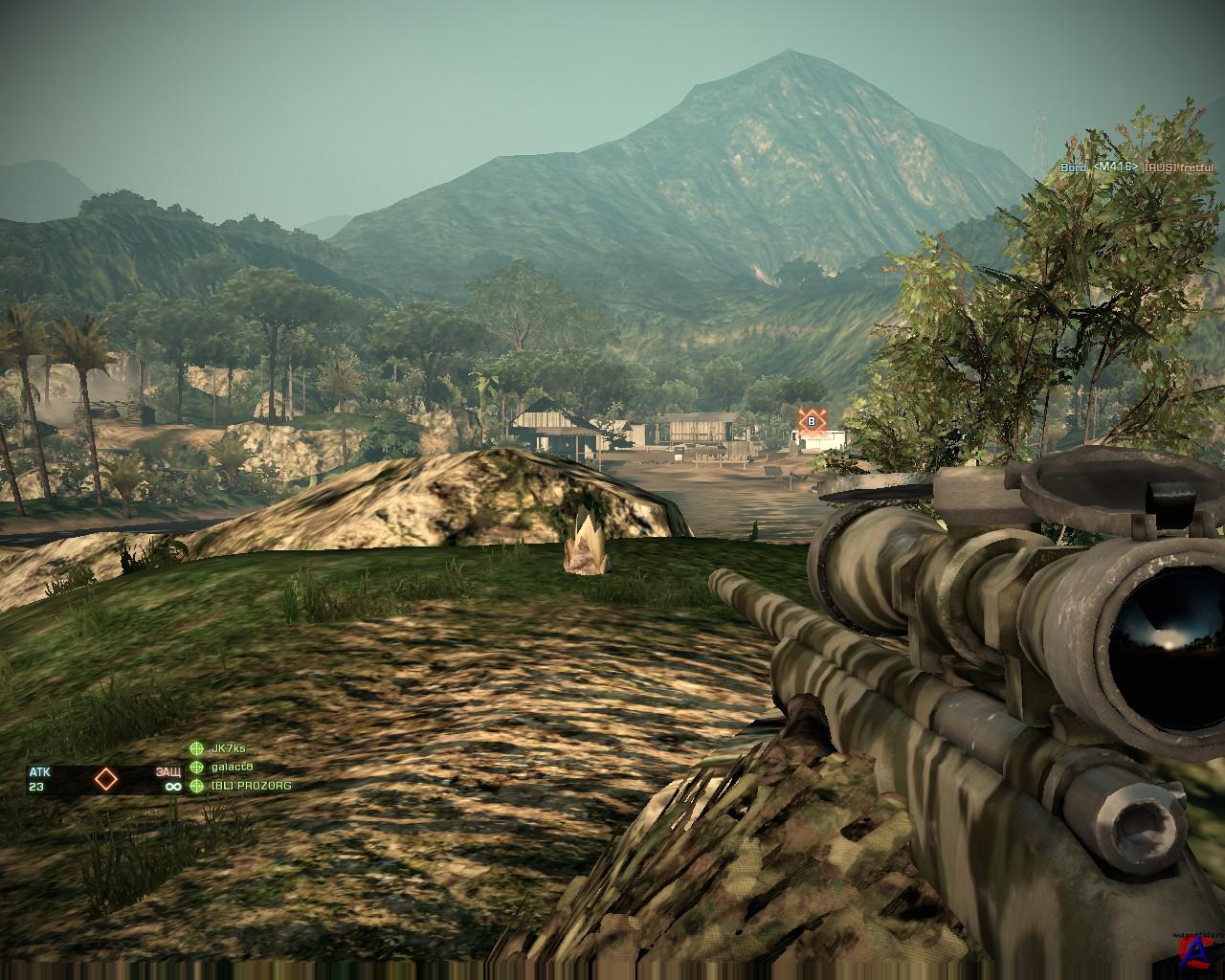Click the objective B marker
The height and width of the screenshot is (980, 1225).
(x=813, y=421)
